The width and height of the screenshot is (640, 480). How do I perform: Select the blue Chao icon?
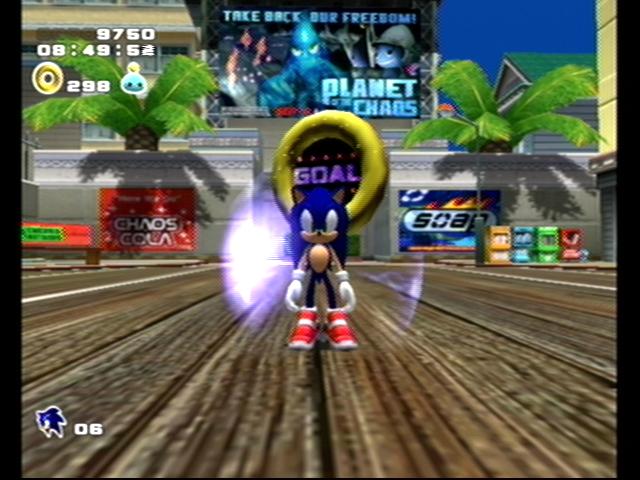pyautogui.click(x=133, y=82)
